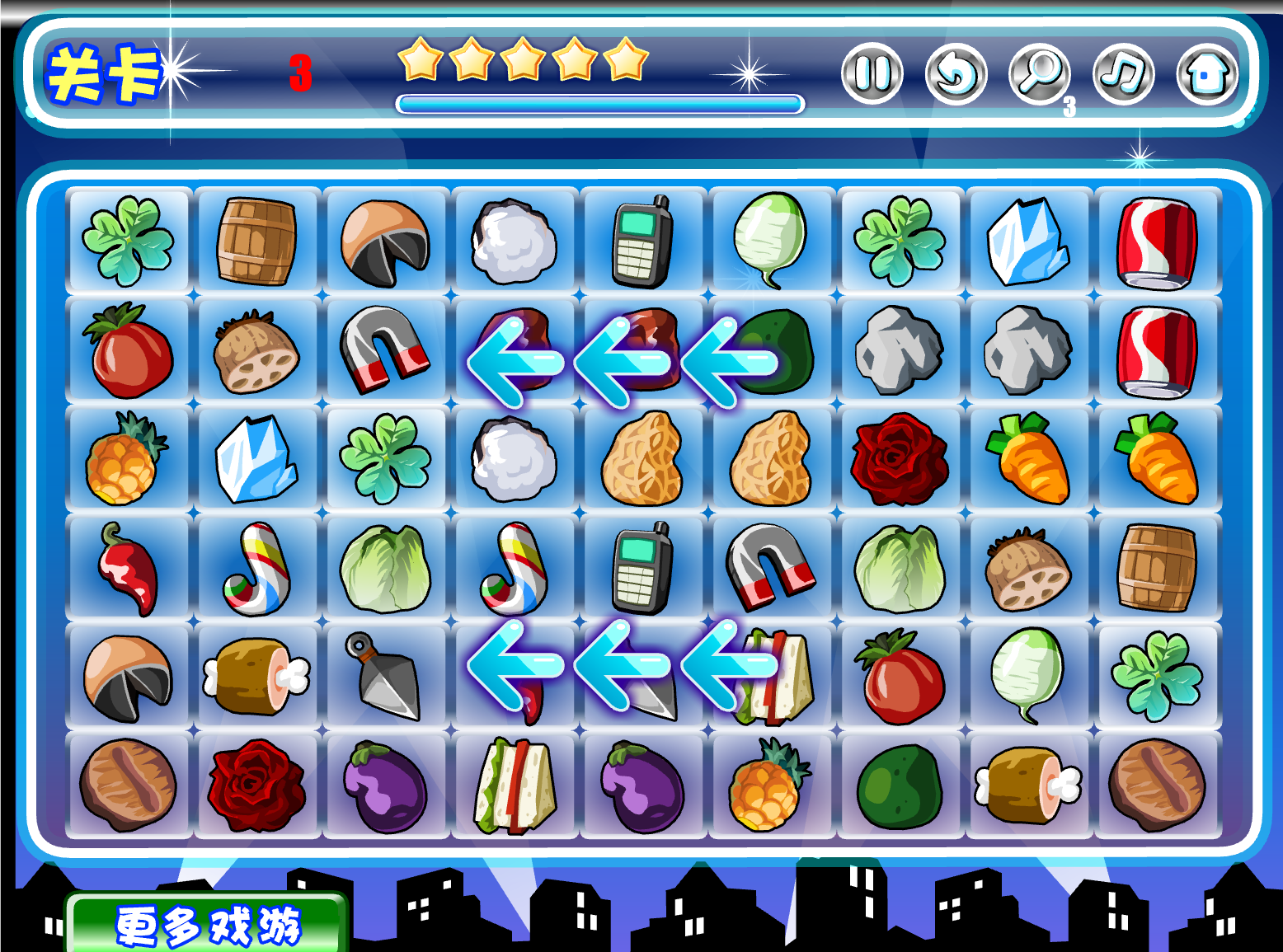
Task: Select the fully visible green watermelon tile
Action: click(x=900, y=786)
